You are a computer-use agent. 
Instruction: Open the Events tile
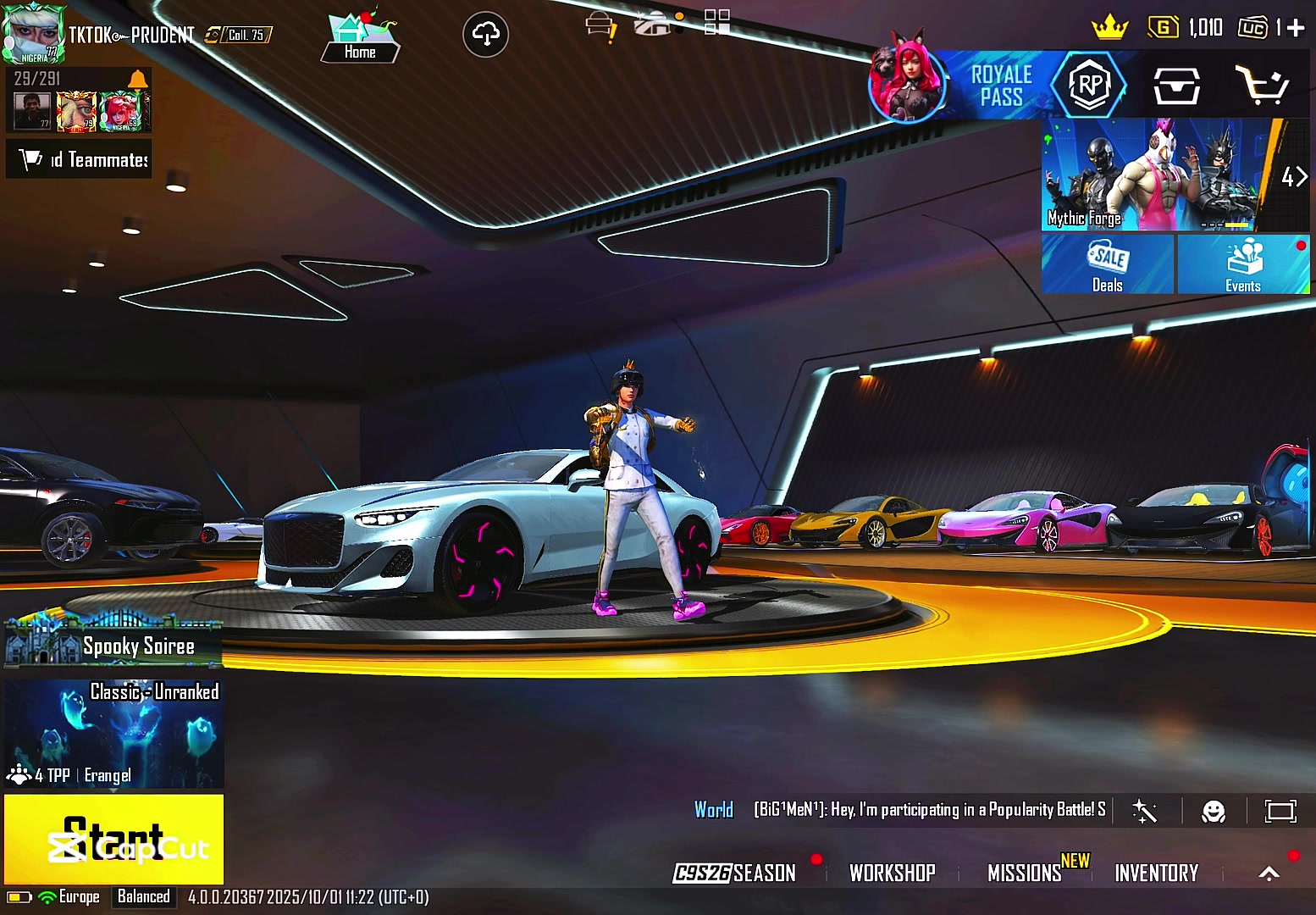click(1242, 265)
